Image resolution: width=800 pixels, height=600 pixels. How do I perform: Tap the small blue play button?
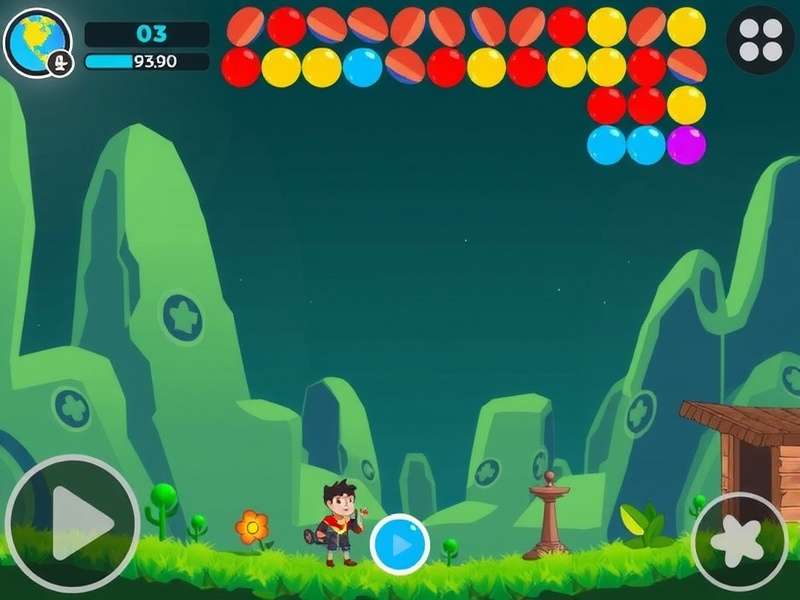(400, 545)
